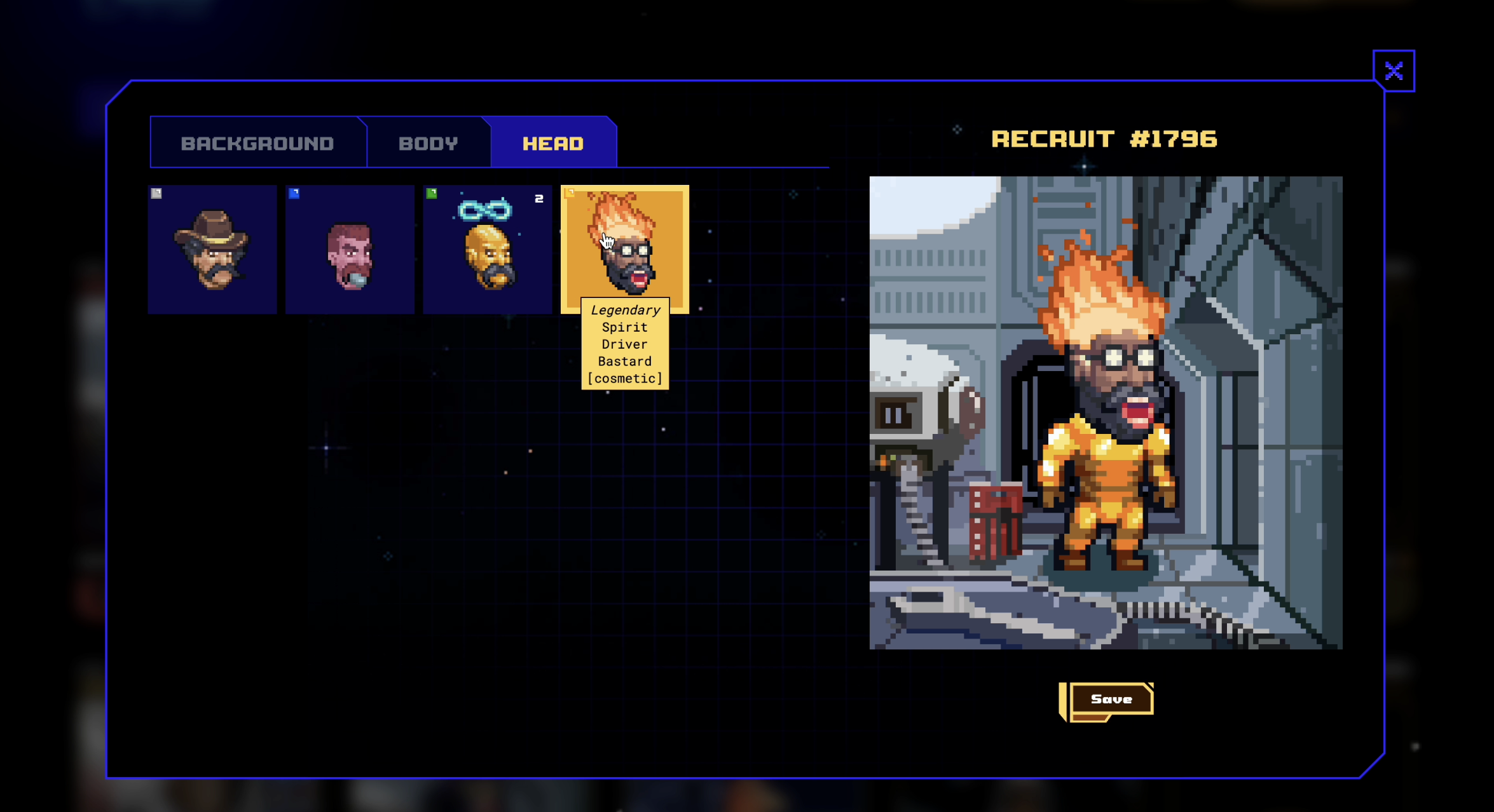
Task: Click the Spirit Driver Bastard tooltip text
Action: coord(625,344)
